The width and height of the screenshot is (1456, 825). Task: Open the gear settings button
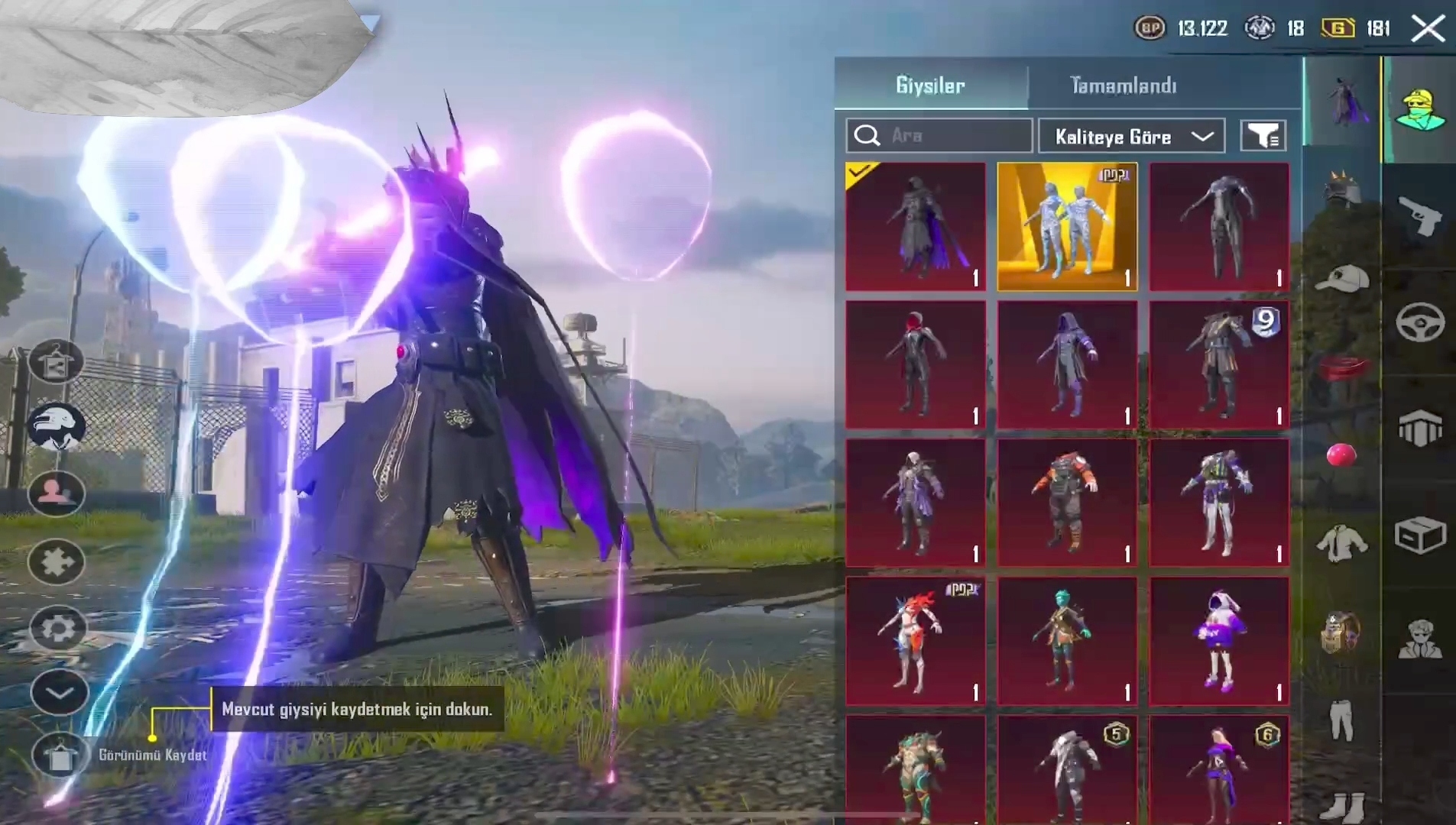pos(58,629)
